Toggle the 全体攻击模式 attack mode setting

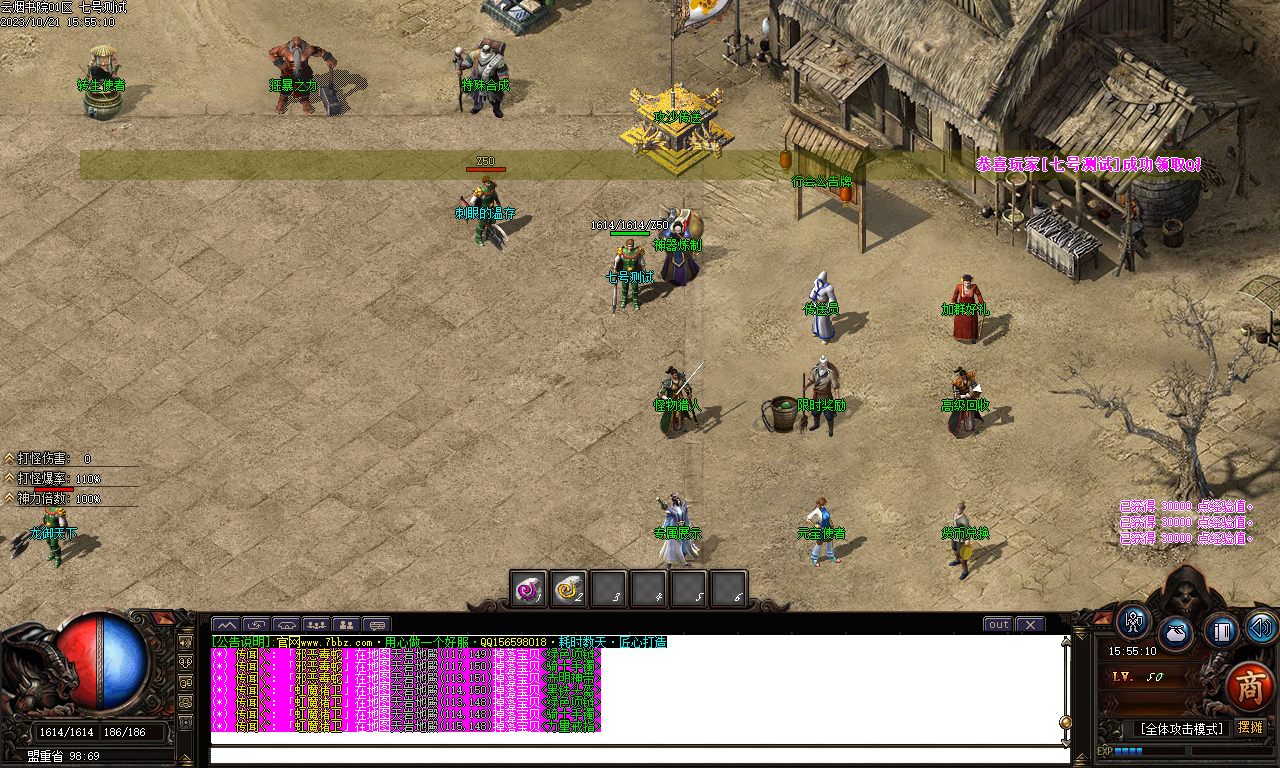point(1182,728)
